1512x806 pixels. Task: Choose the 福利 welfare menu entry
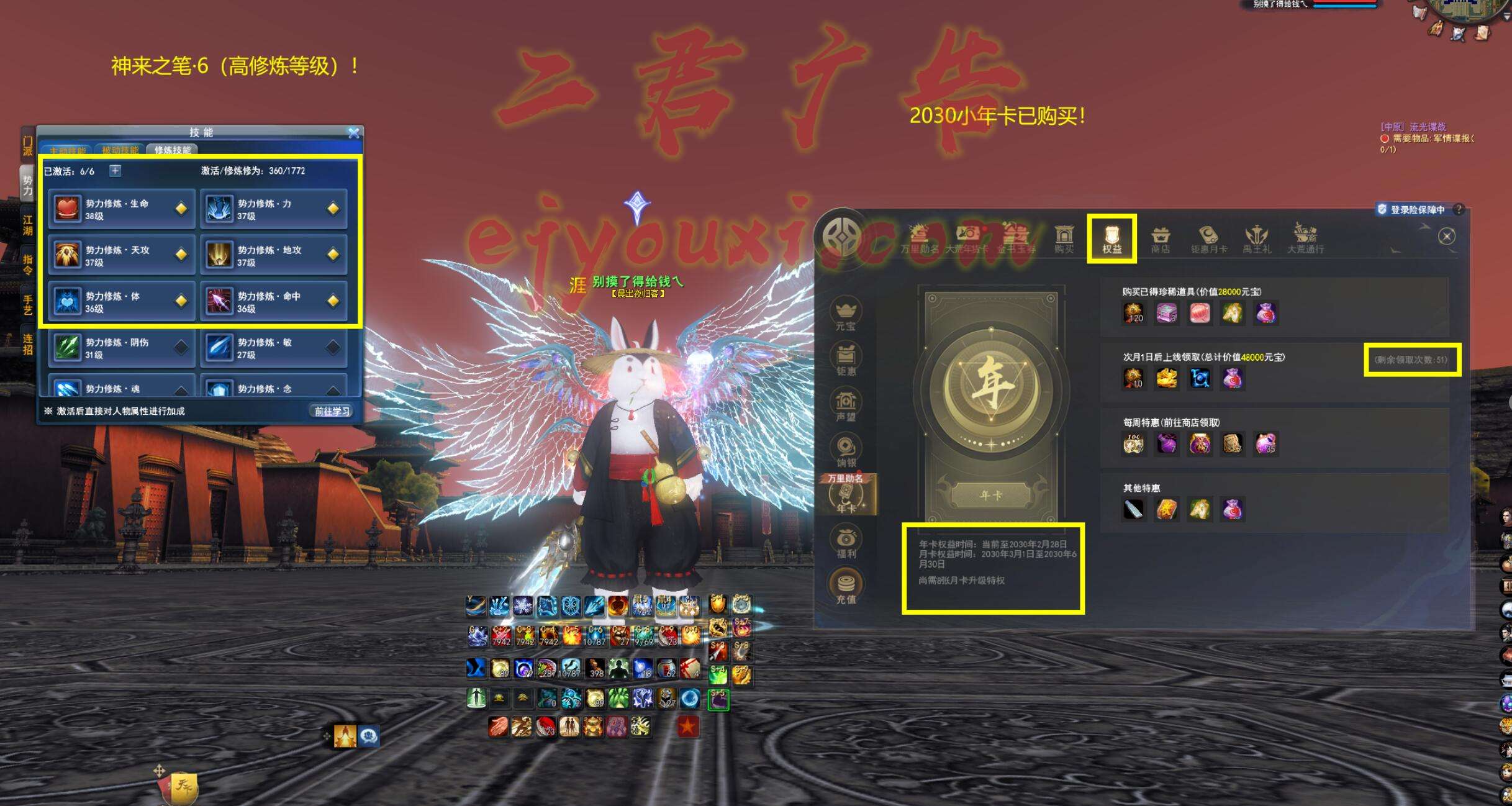(846, 541)
